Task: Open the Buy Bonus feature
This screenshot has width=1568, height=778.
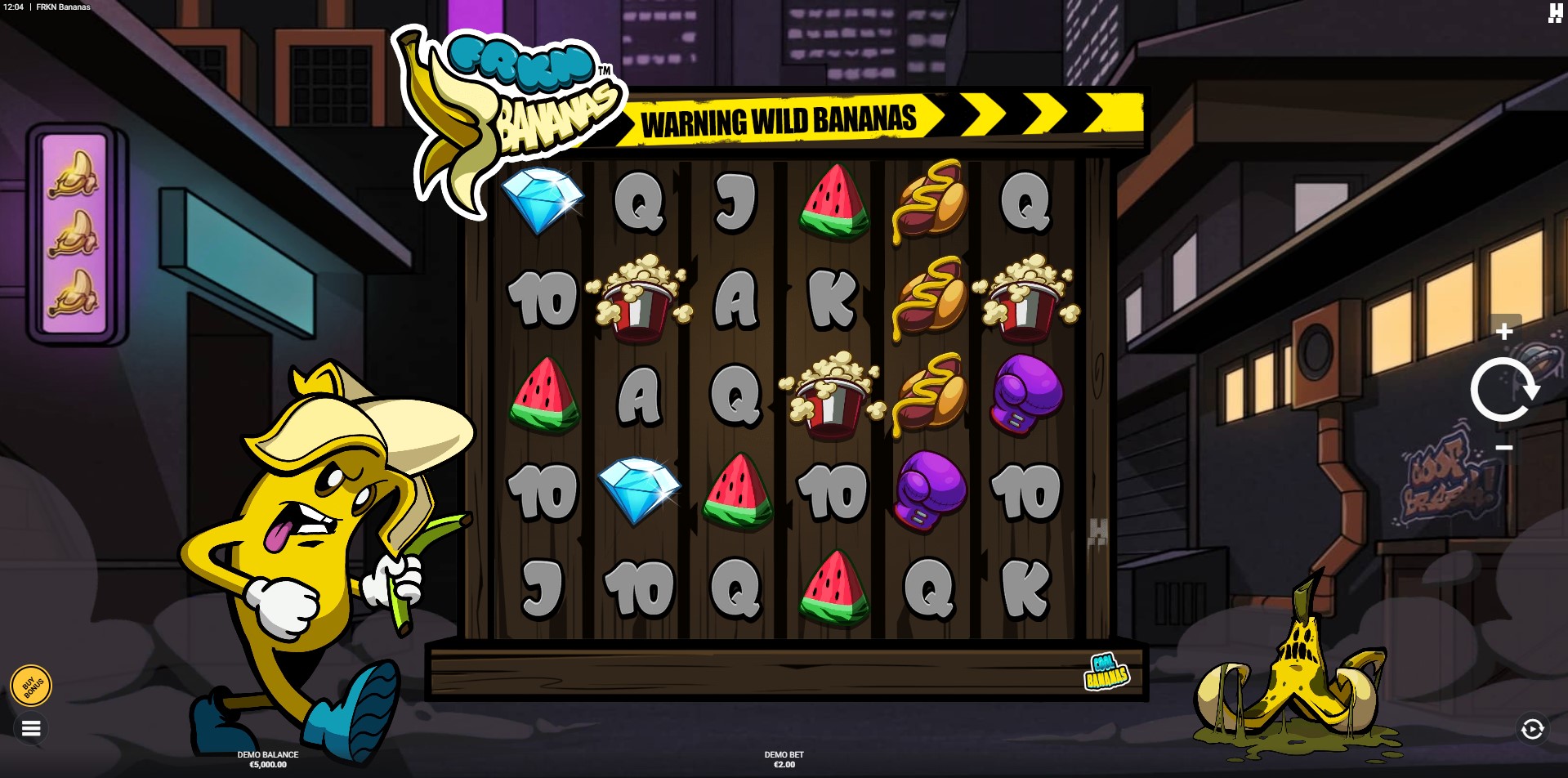Action: click(x=31, y=686)
